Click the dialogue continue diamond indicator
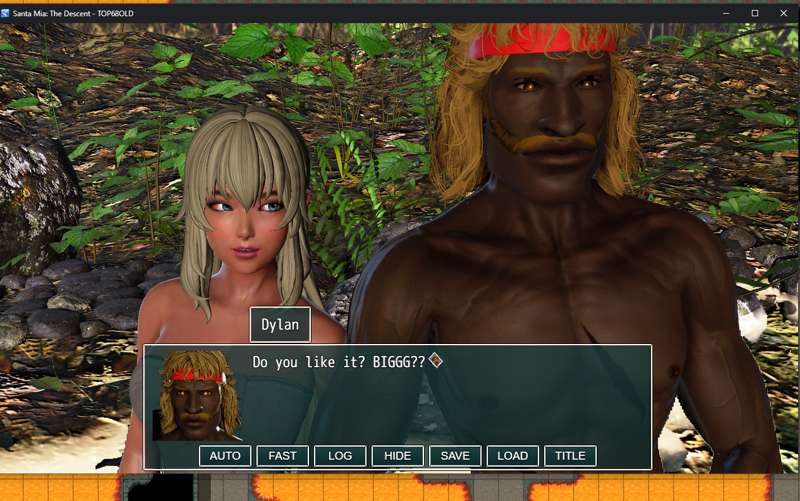800x501 pixels. (x=435, y=360)
